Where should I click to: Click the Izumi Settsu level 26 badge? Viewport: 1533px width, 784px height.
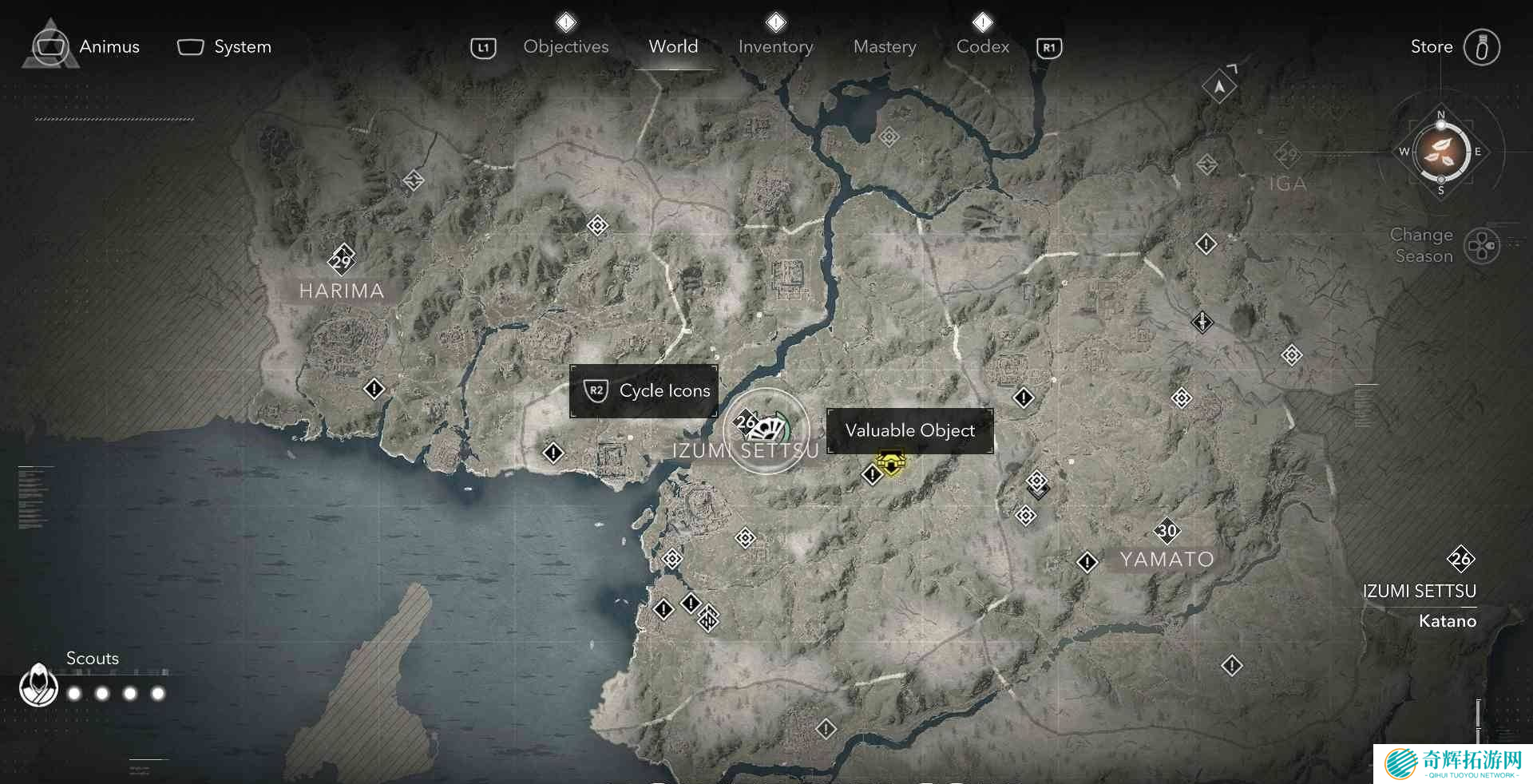click(x=1460, y=559)
